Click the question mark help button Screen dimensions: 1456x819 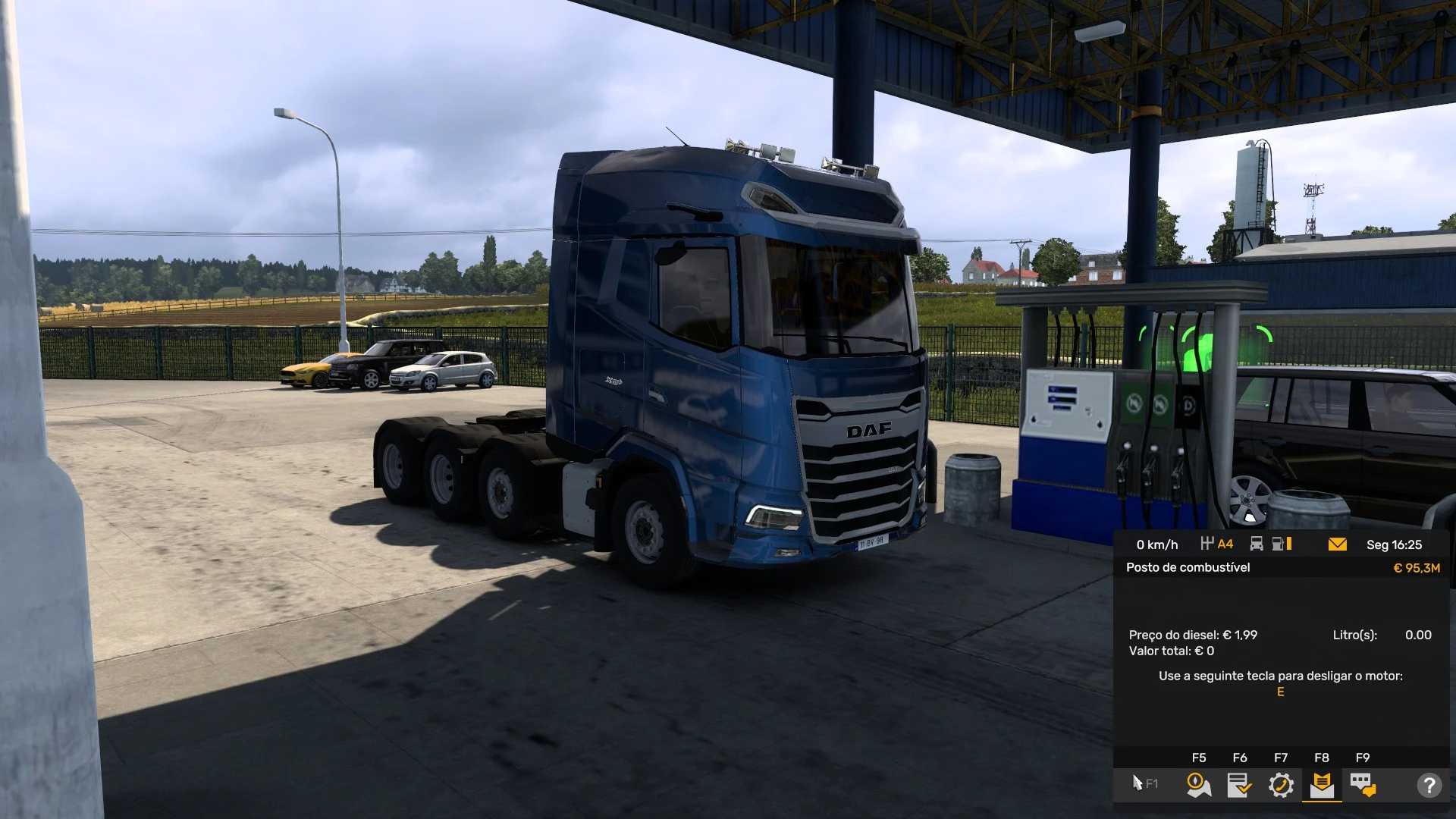tap(1429, 785)
